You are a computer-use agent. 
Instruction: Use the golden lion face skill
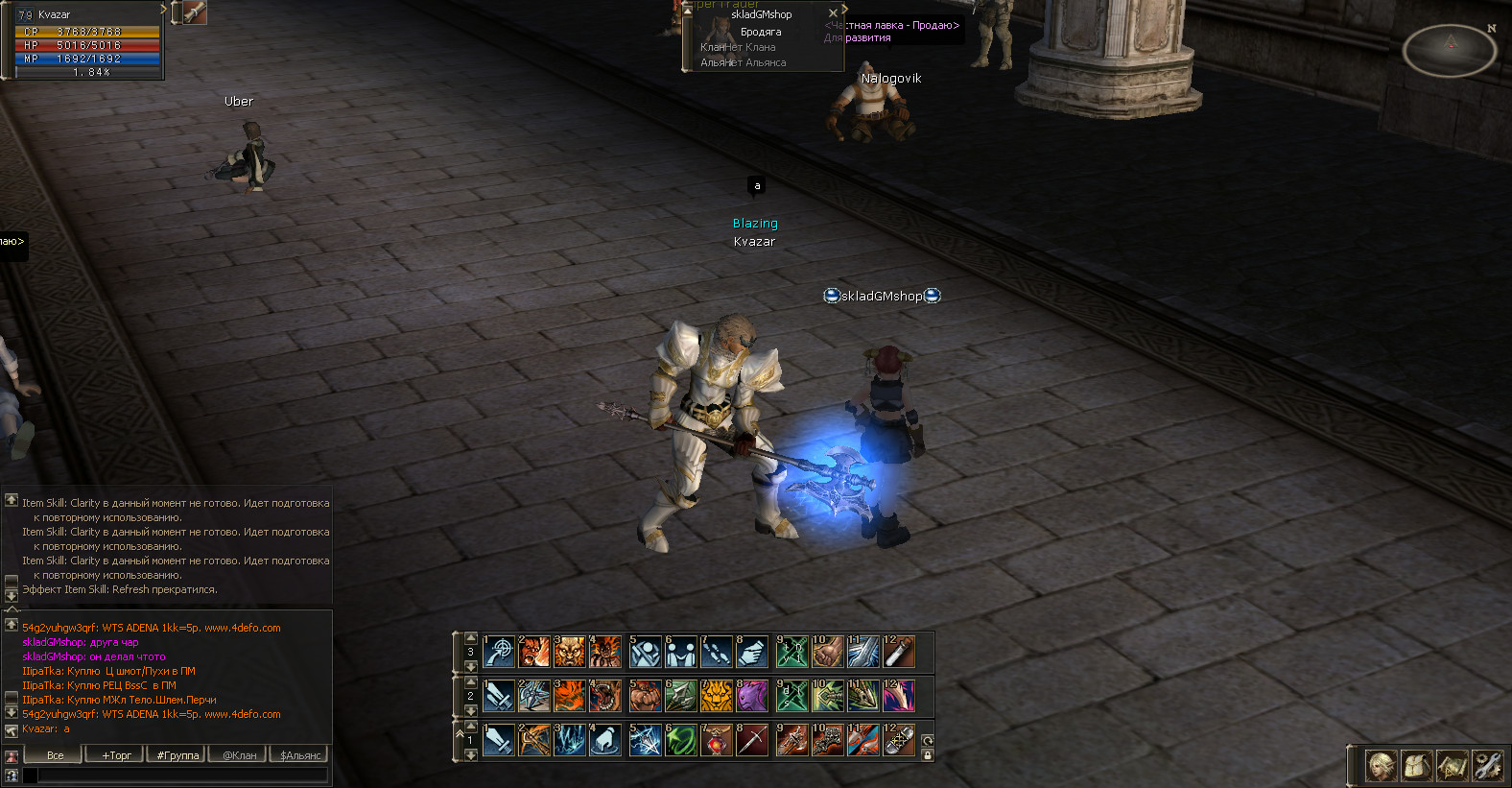click(x=716, y=697)
